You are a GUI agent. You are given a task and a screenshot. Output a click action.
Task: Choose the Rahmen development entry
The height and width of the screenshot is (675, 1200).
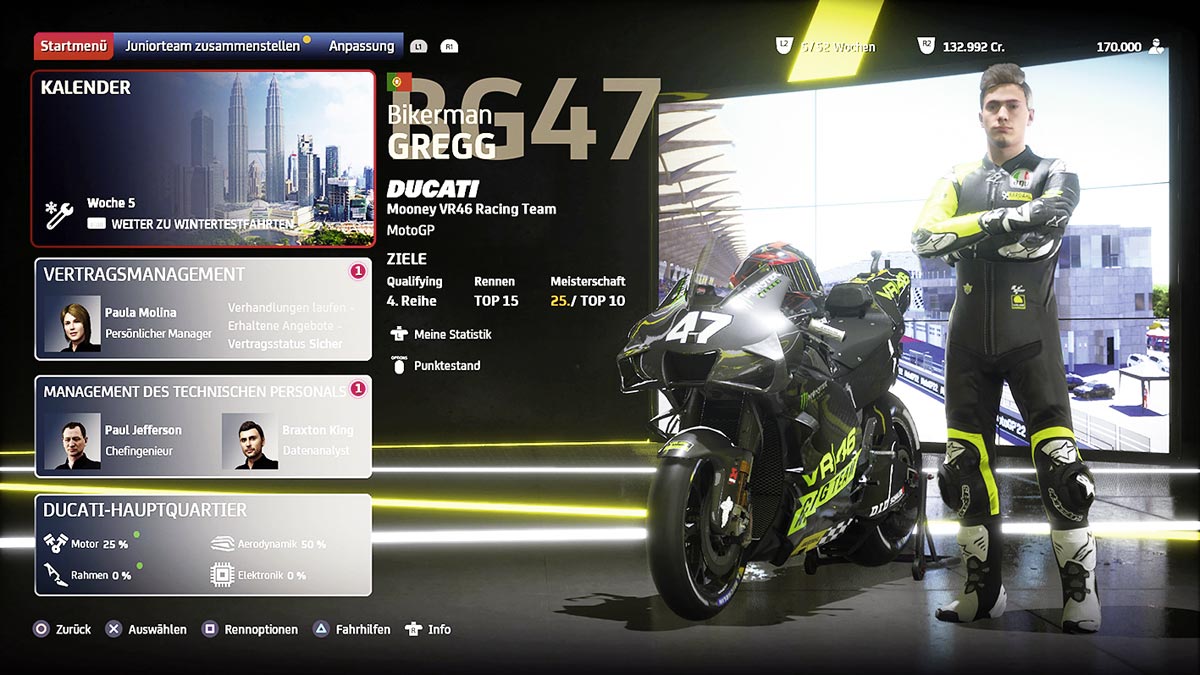[85, 576]
